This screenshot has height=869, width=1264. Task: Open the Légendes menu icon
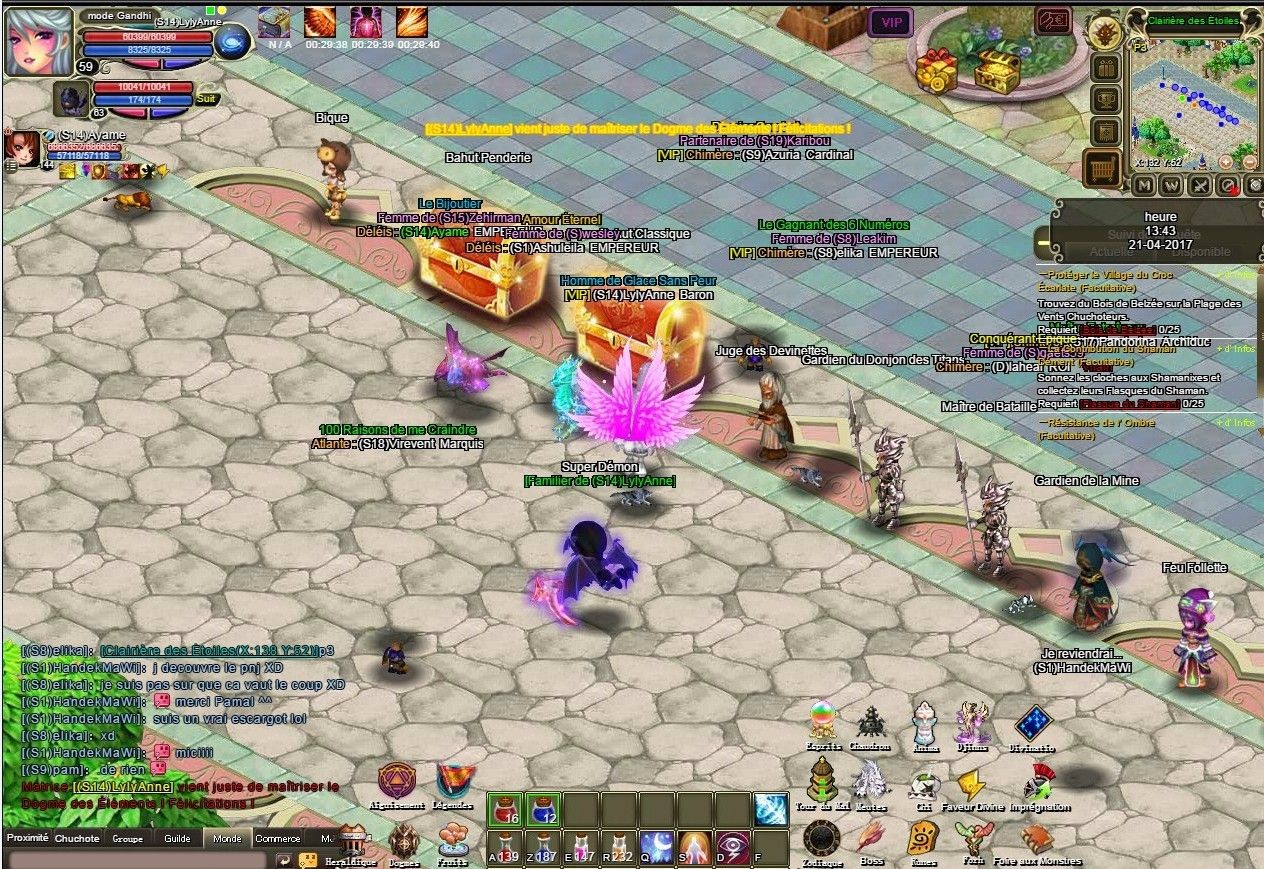click(x=456, y=782)
